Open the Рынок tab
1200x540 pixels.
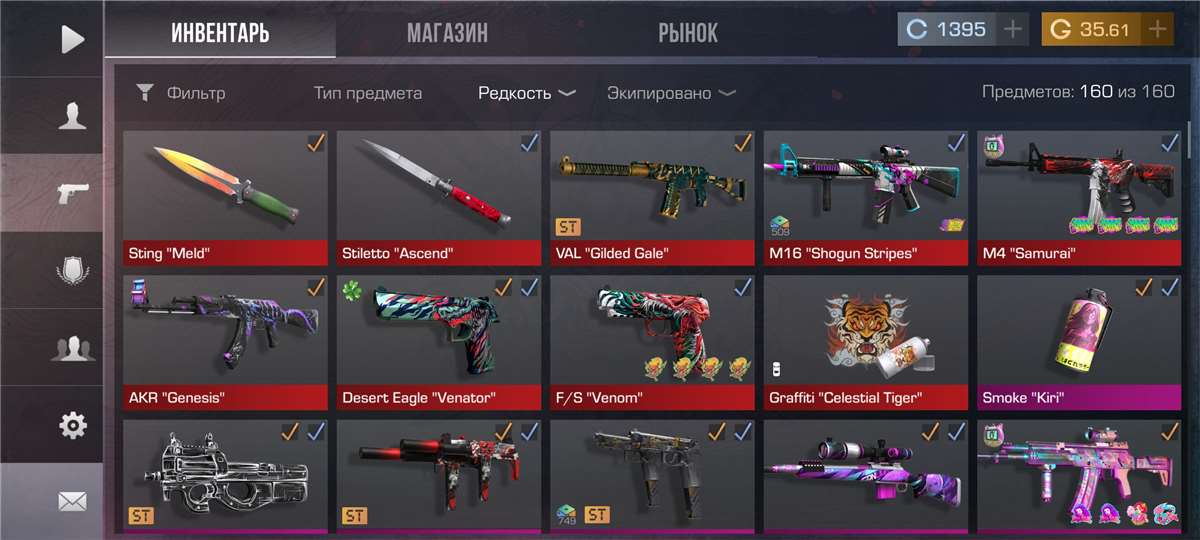point(687,33)
